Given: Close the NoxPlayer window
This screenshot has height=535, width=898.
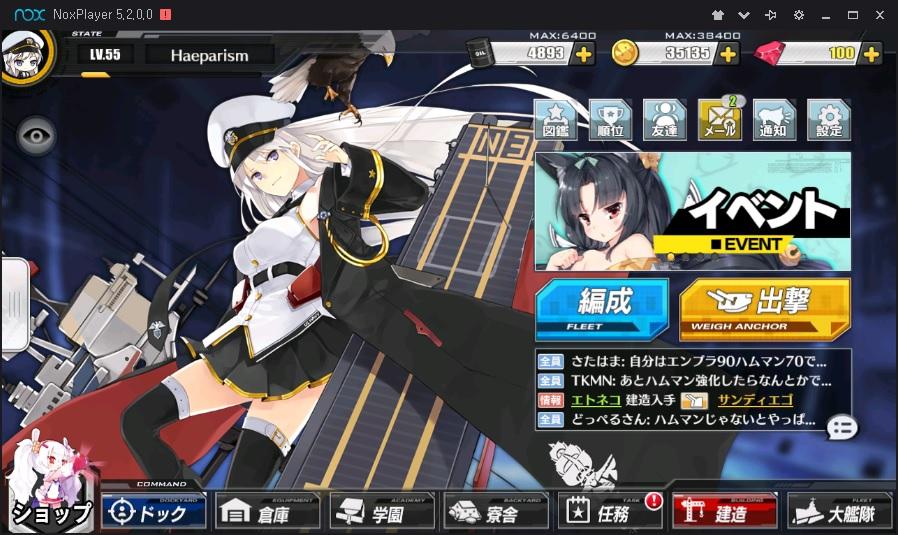Looking at the screenshot, I should coord(881,15).
